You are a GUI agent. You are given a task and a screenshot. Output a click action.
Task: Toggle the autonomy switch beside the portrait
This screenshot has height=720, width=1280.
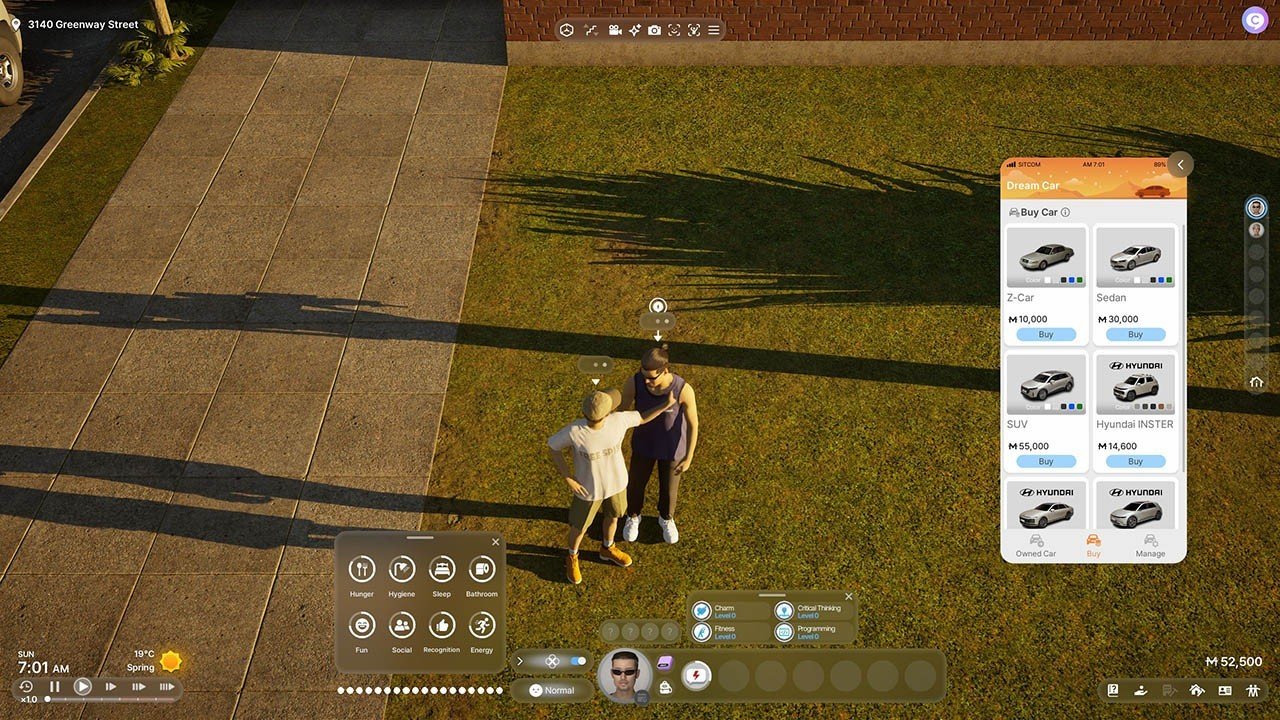(577, 661)
